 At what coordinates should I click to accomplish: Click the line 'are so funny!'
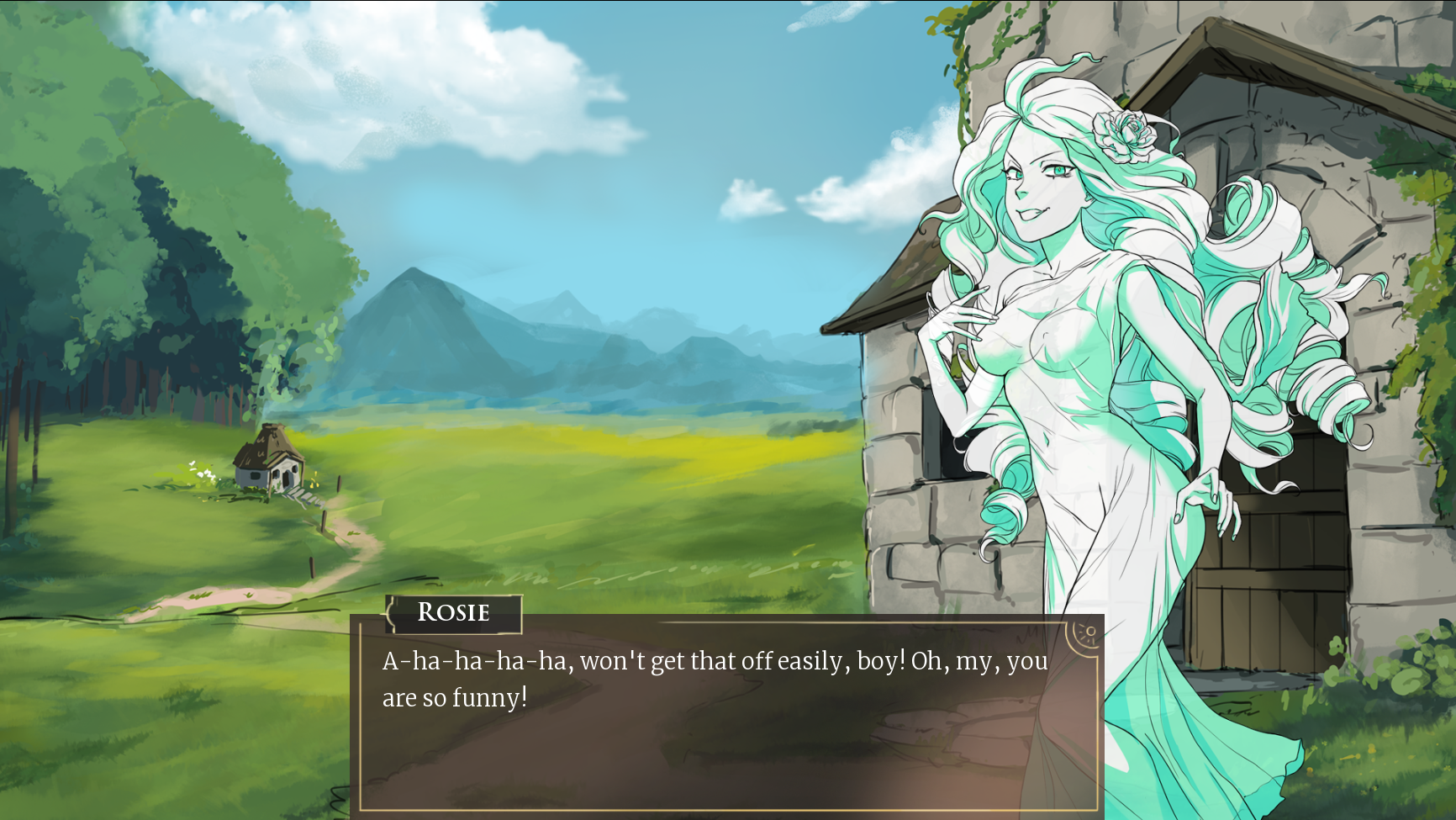click(x=454, y=696)
